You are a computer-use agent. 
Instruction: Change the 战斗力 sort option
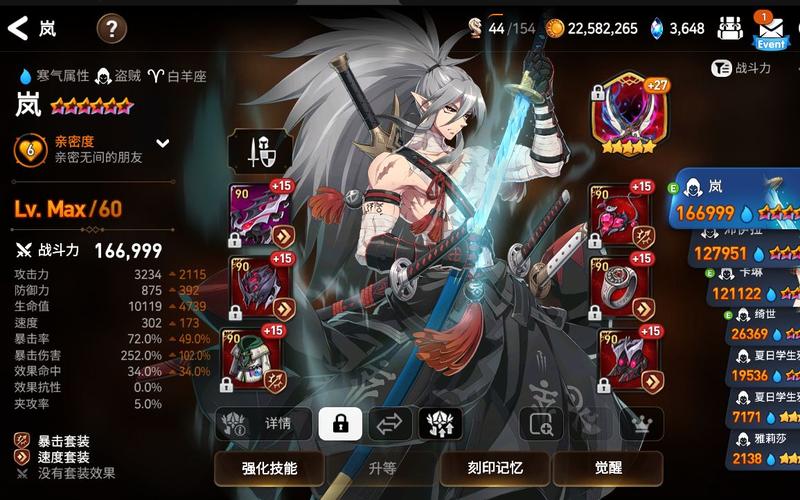[741, 68]
